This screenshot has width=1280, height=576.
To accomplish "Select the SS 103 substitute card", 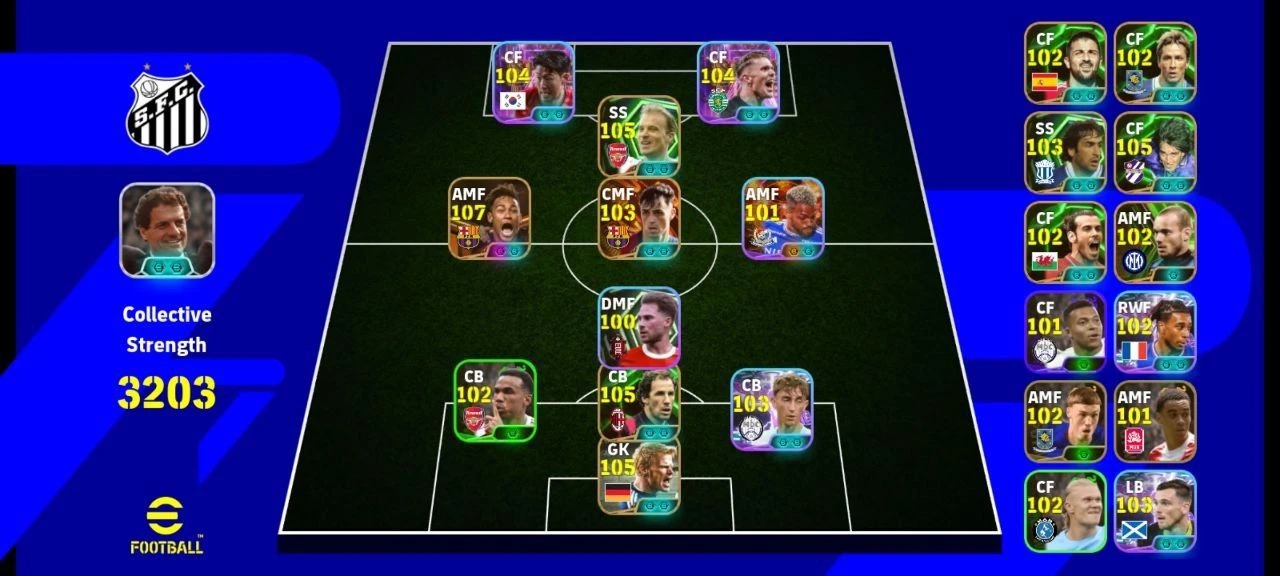I will coord(1065,152).
